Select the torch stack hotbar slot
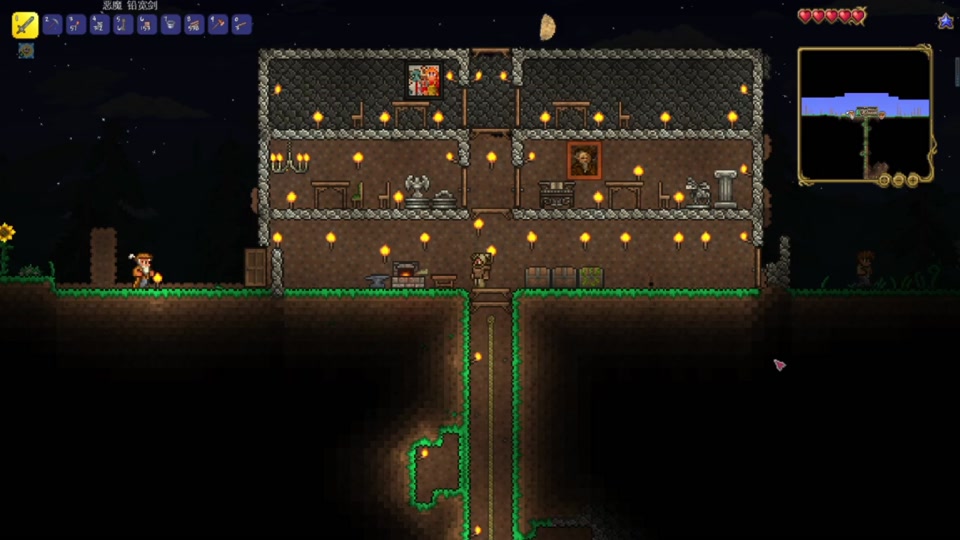 76,25
